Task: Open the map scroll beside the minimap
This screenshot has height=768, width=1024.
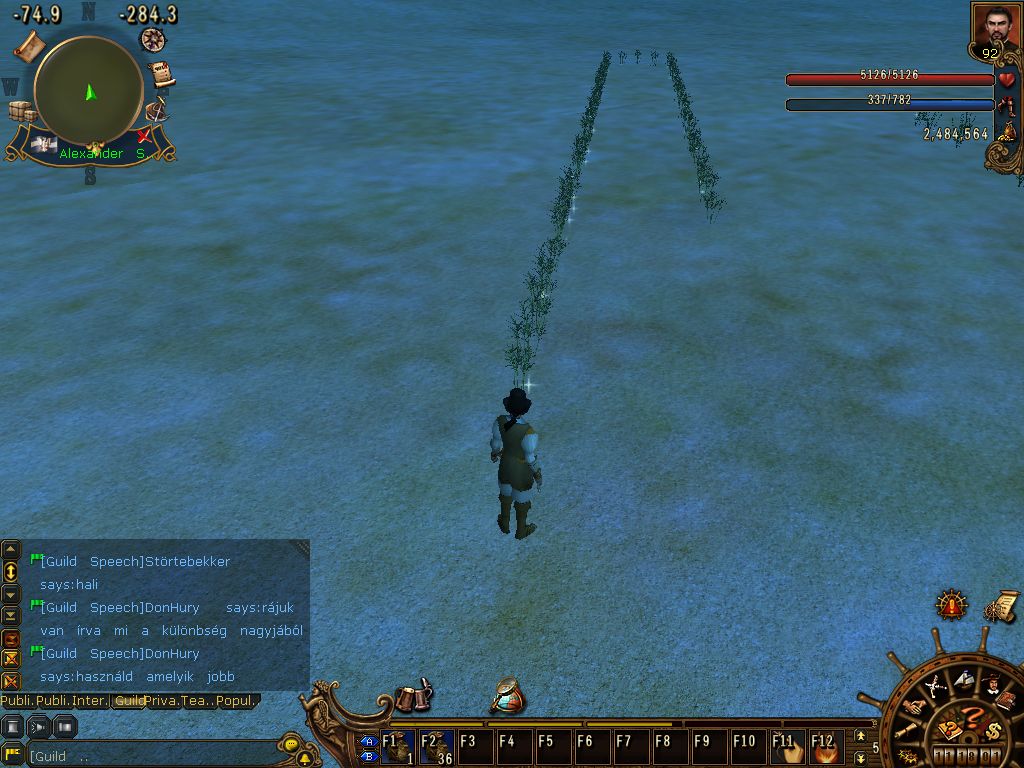Action: pos(29,46)
